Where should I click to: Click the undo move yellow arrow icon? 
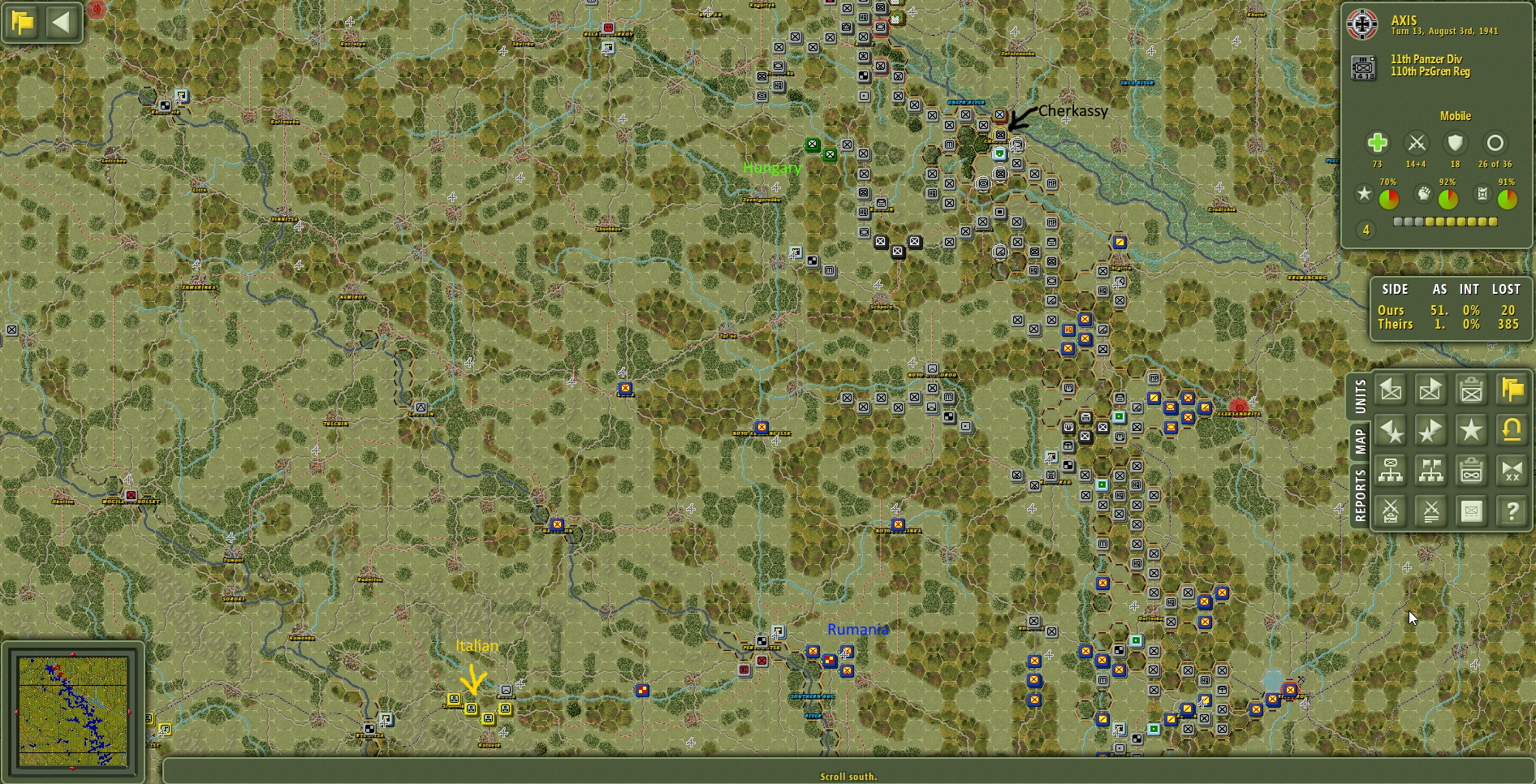1512,431
